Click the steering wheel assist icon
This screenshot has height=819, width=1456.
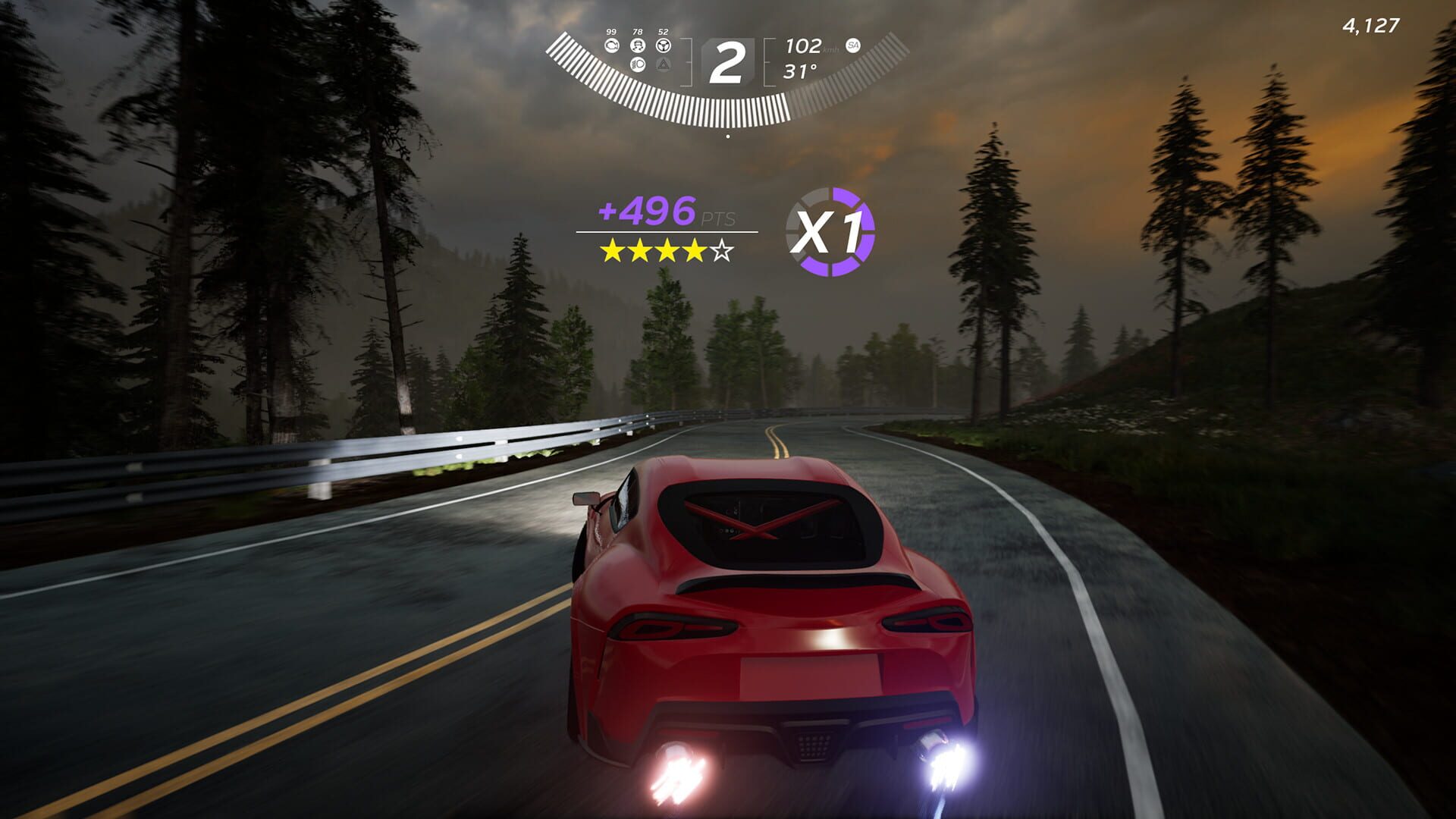coord(664,46)
